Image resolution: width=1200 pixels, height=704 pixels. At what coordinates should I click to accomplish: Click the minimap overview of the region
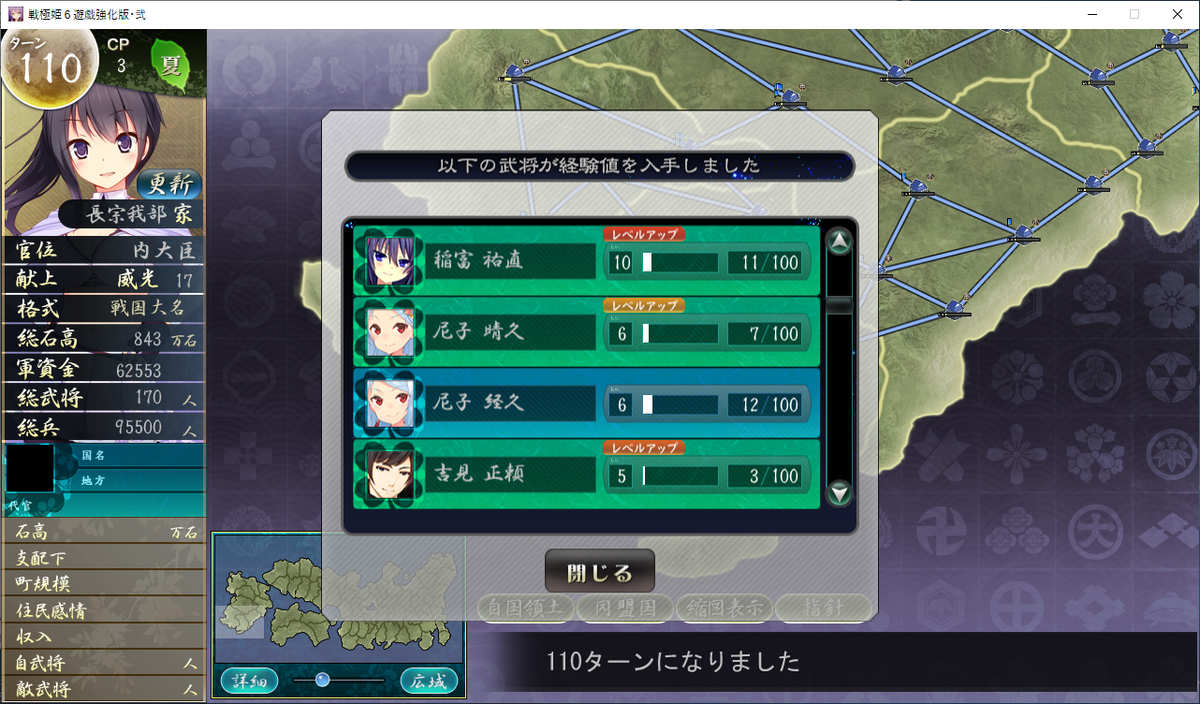[338, 599]
